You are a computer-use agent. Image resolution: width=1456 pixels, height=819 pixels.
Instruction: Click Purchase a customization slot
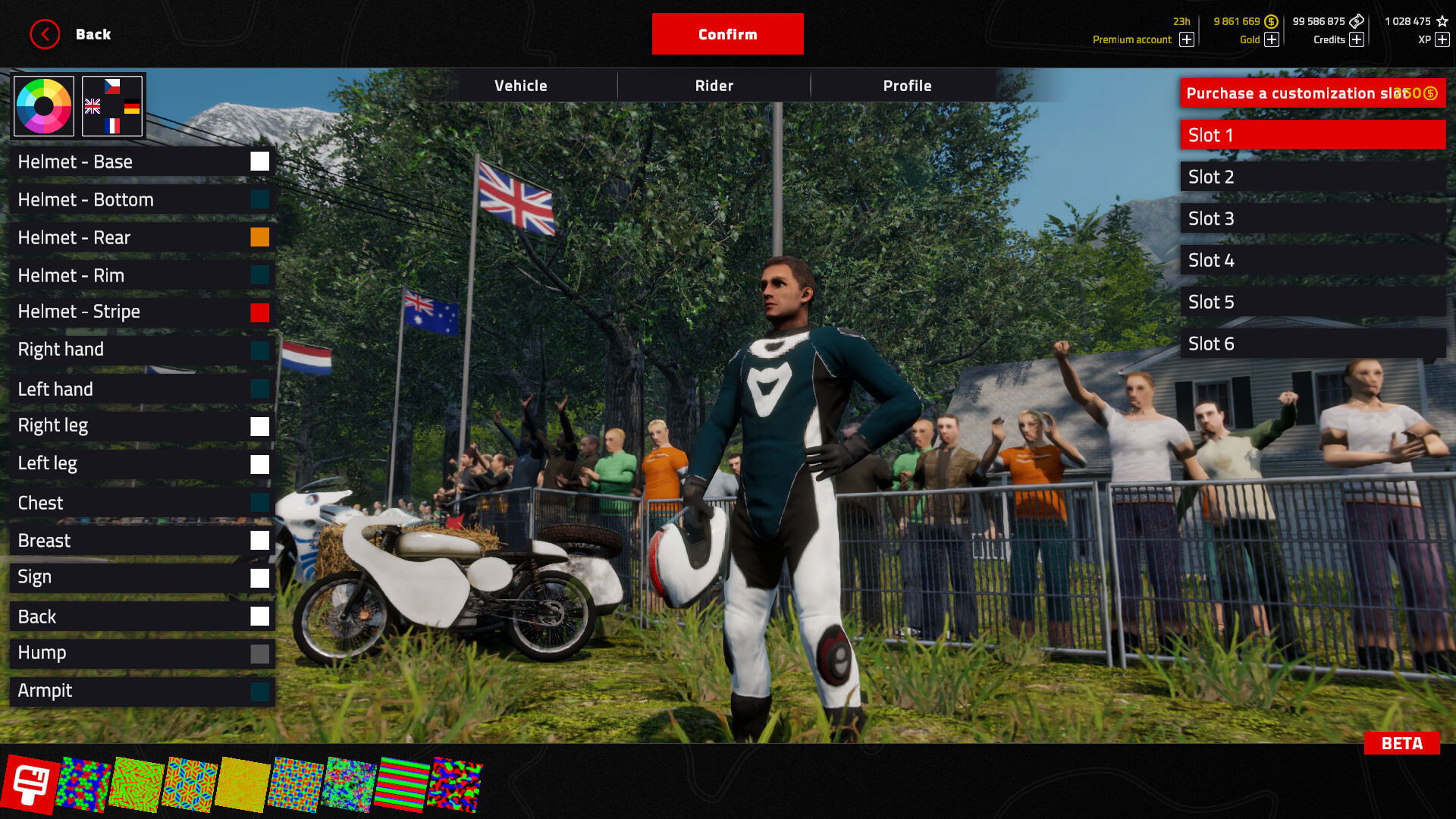(x=1312, y=93)
